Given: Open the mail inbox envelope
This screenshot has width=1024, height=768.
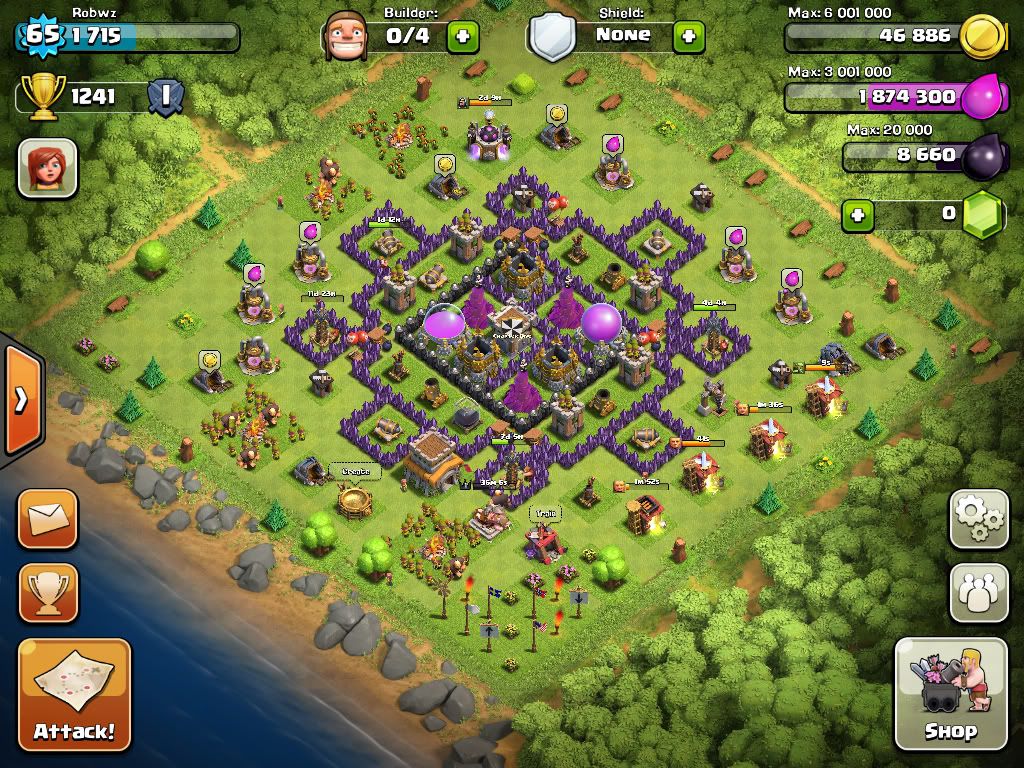Looking at the screenshot, I should click(x=47, y=519).
